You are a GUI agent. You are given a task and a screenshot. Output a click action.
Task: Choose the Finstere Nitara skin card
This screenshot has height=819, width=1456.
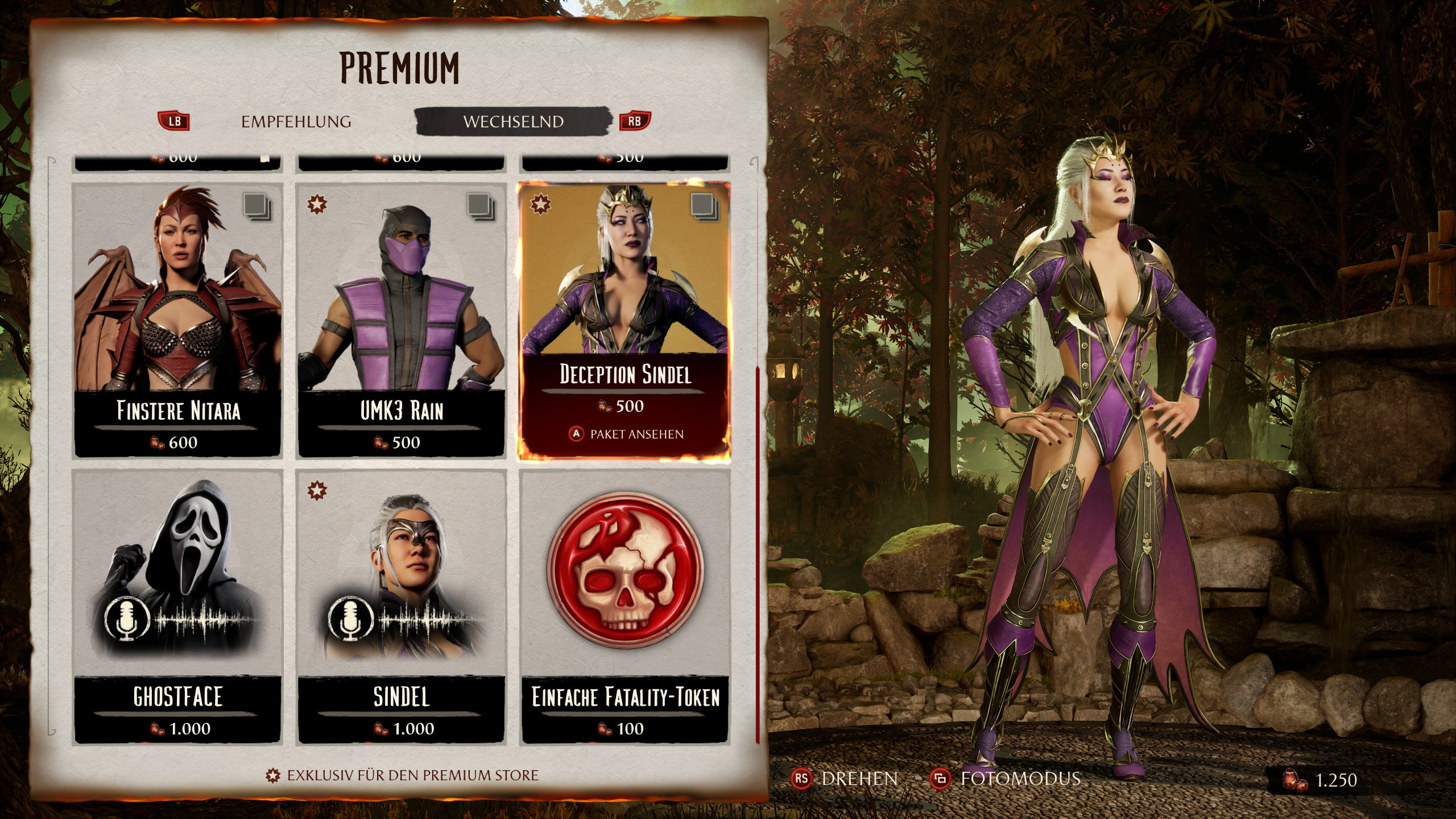(178, 318)
